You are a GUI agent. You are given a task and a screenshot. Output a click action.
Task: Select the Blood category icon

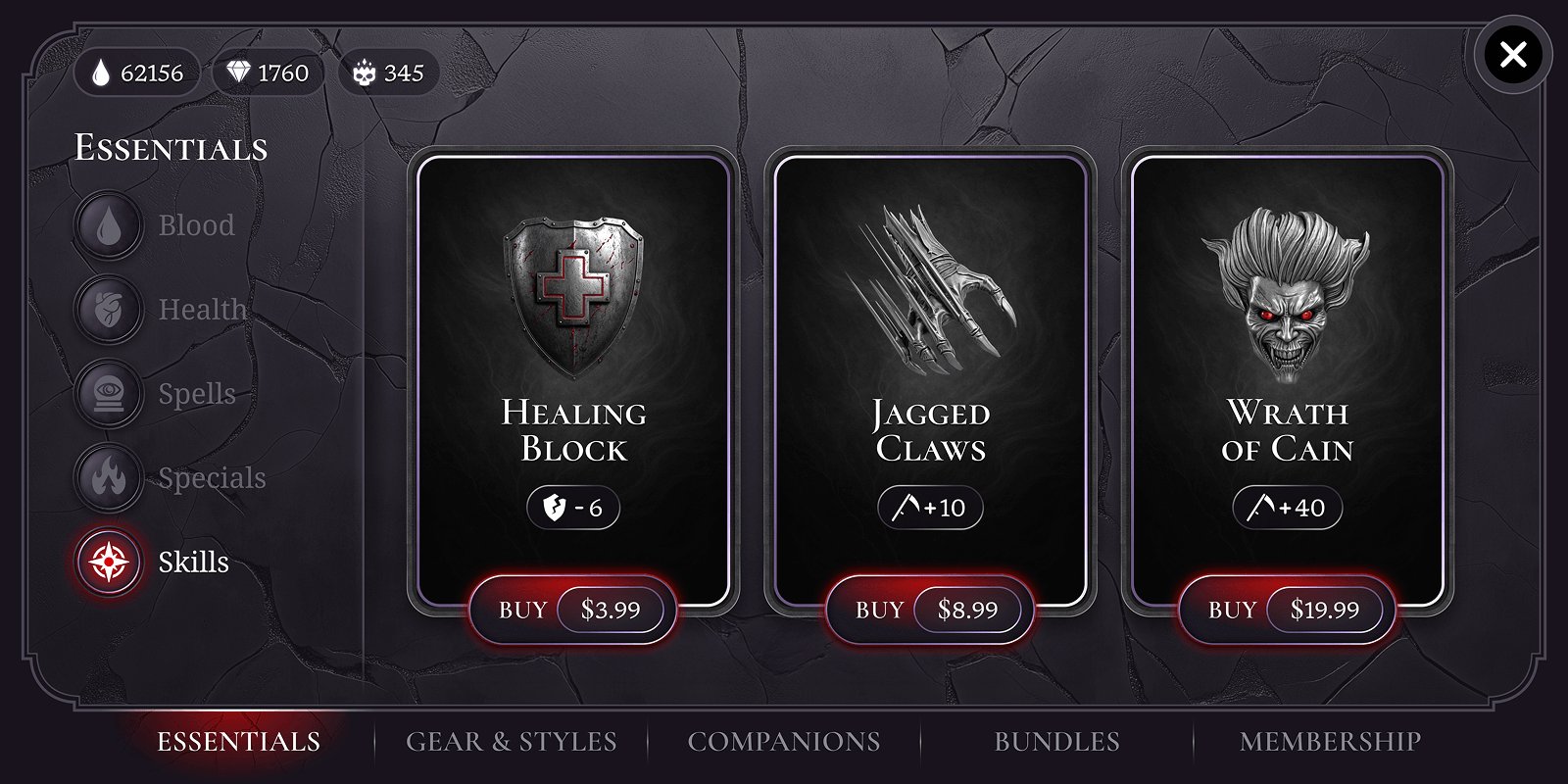(108, 224)
